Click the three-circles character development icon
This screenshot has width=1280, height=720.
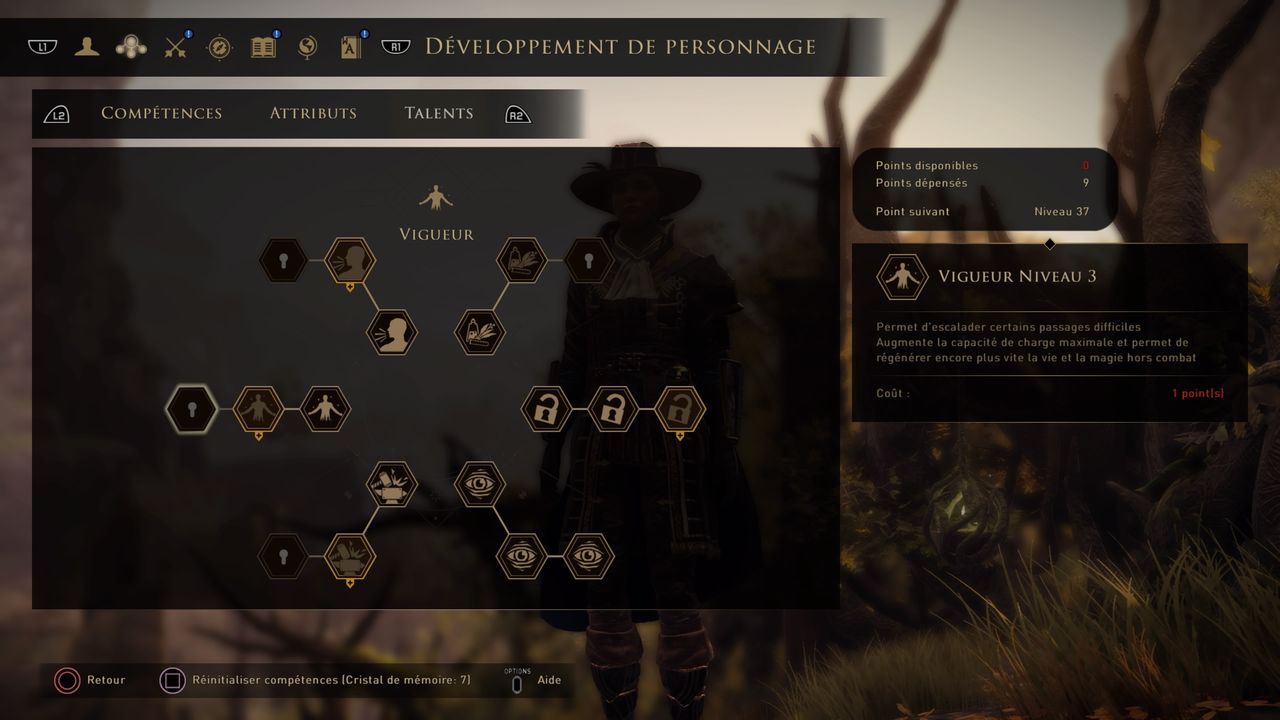[131, 46]
